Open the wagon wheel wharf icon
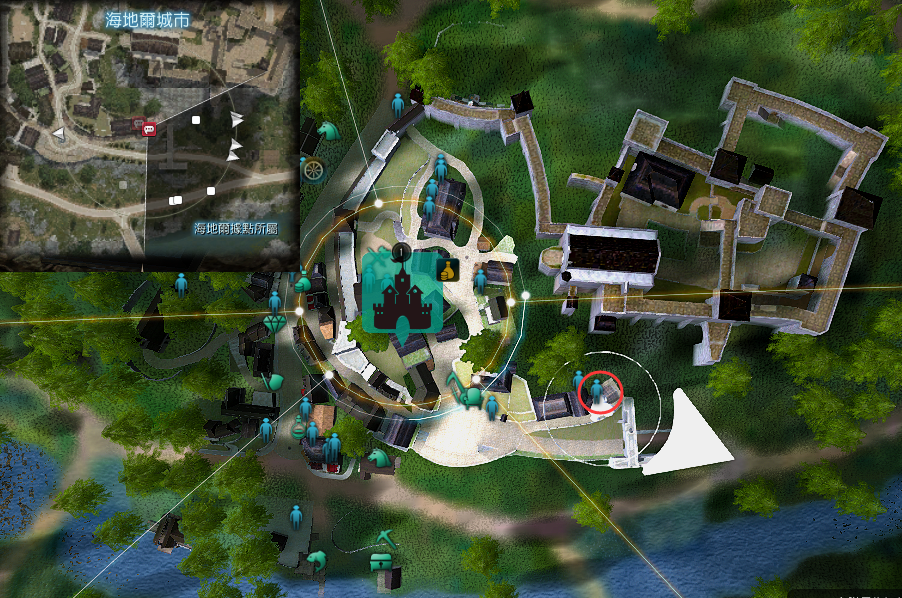The width and height of the screenshot is (902, 598). point(314,169)
